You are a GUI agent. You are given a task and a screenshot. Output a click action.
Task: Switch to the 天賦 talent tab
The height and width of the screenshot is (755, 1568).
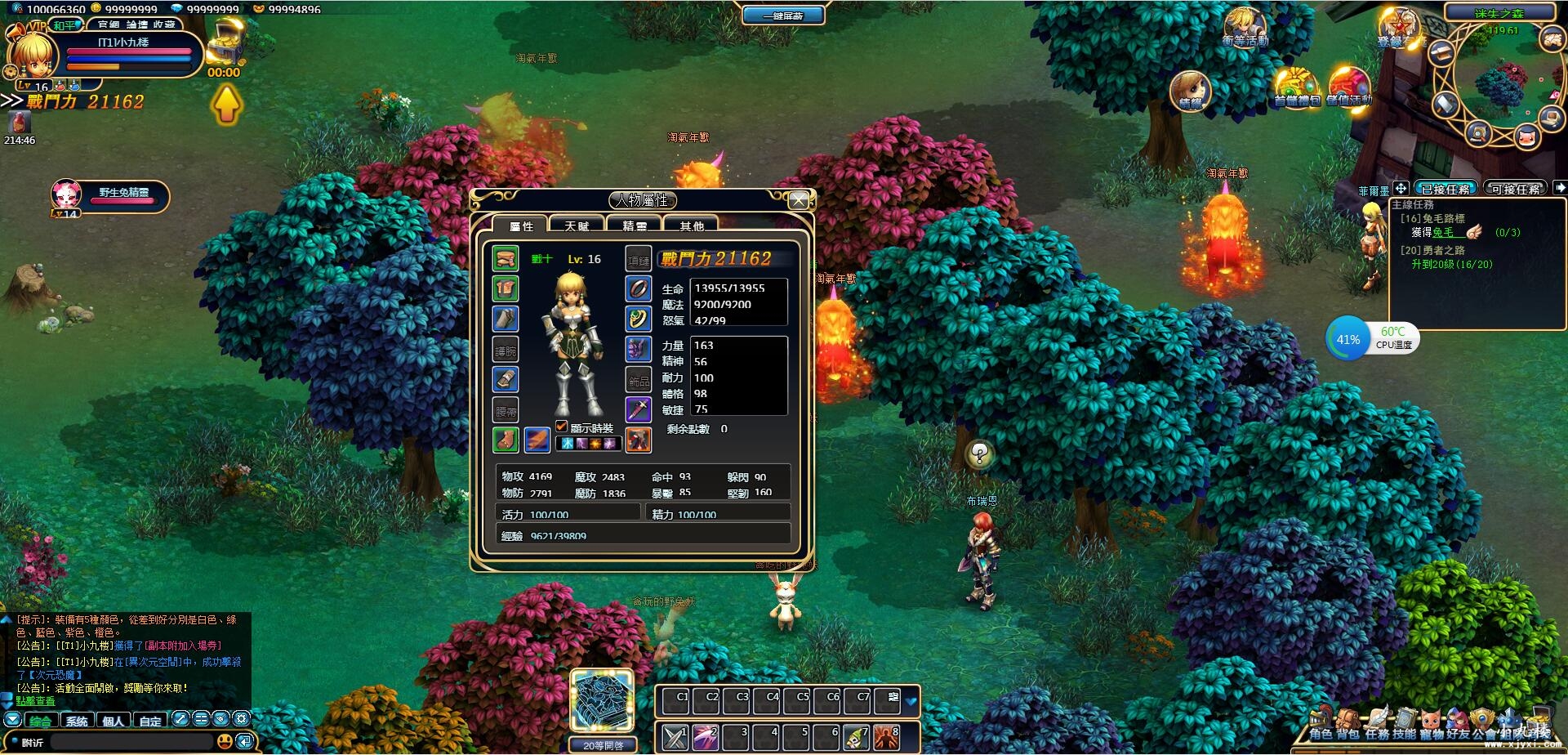(x=577, y=226)
